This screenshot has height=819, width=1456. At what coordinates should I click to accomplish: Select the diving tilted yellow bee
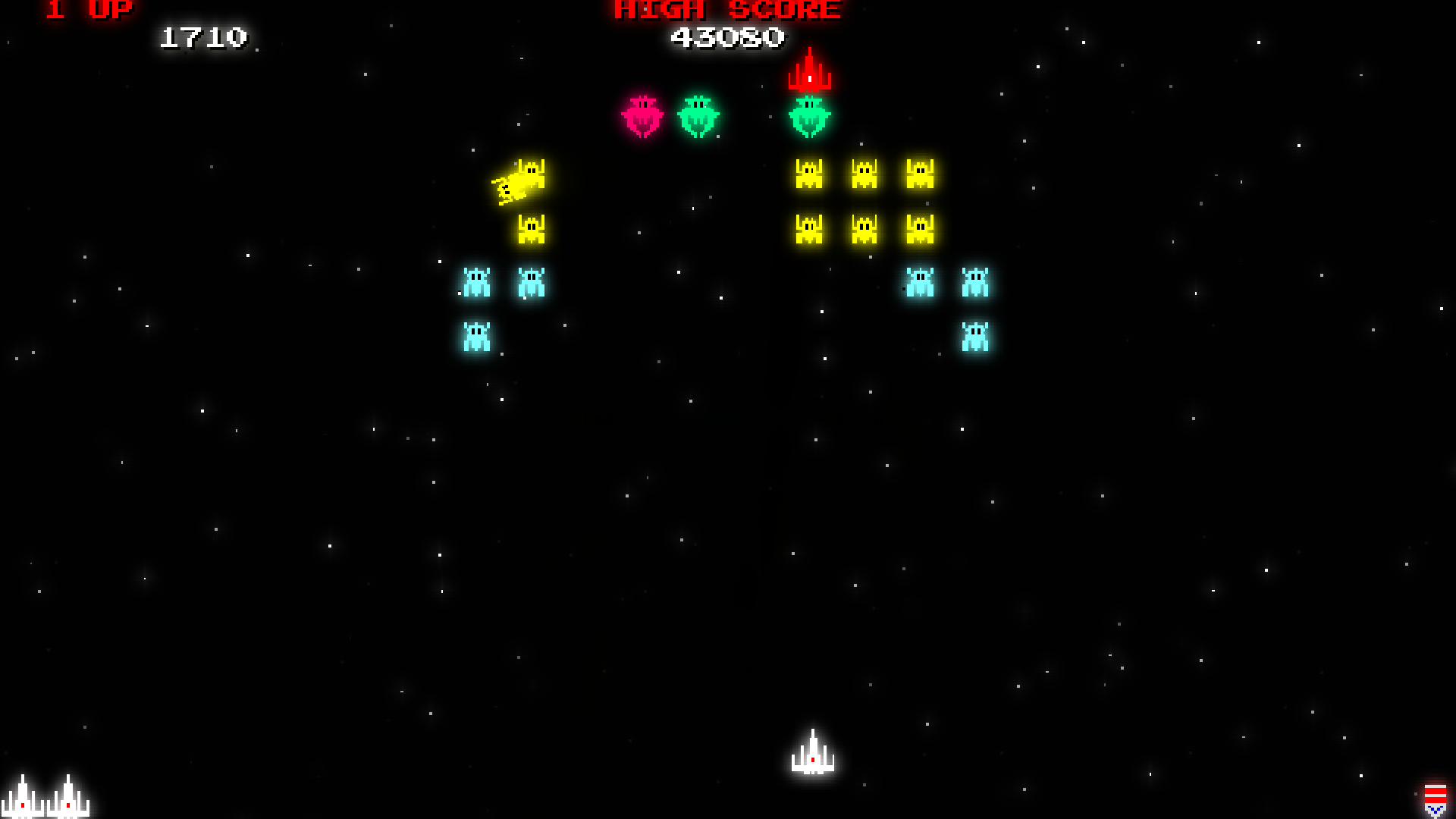pos(519,180)
